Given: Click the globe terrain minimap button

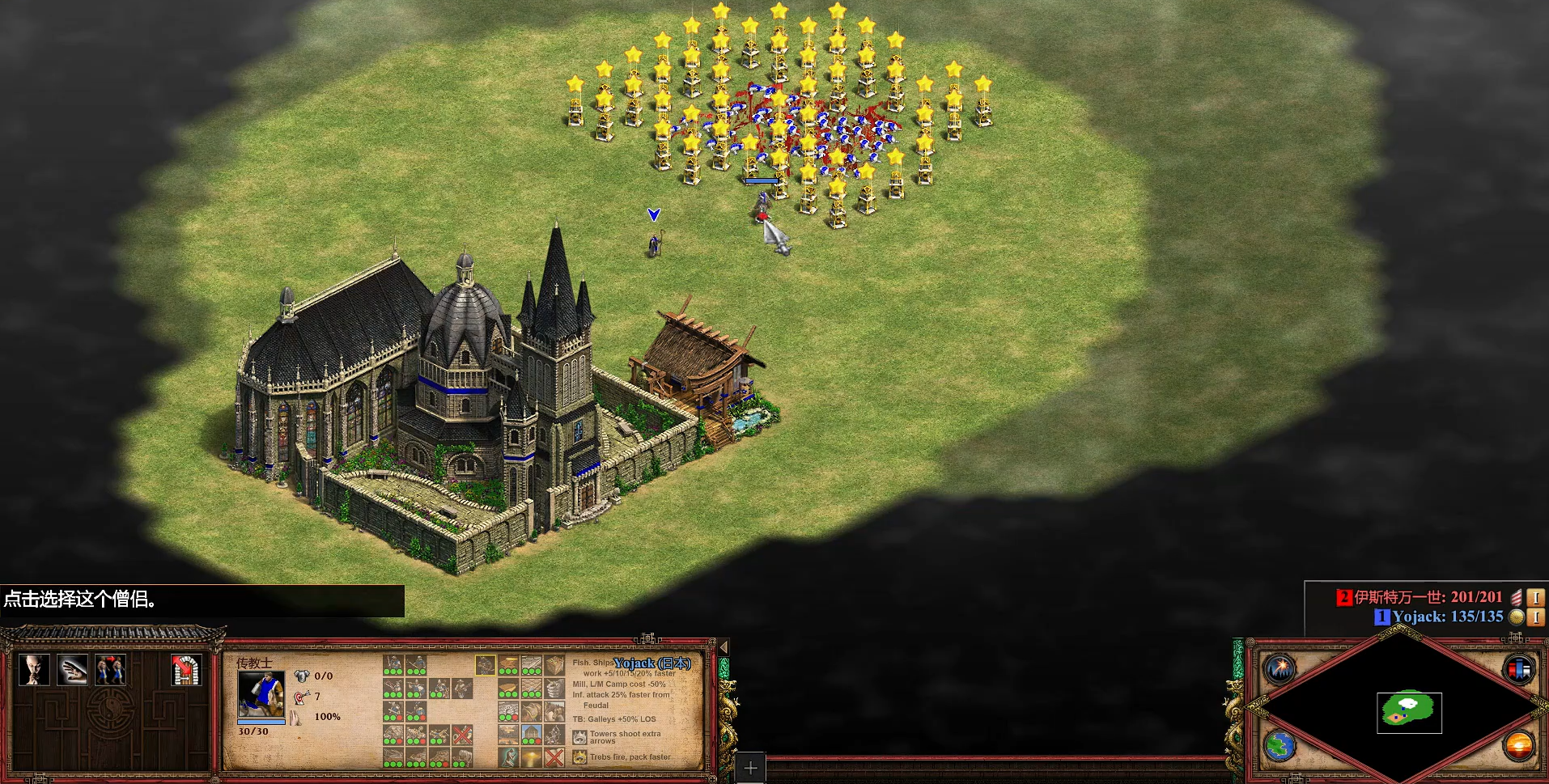Looking at the screenshot, I should tap(1280, 745).
